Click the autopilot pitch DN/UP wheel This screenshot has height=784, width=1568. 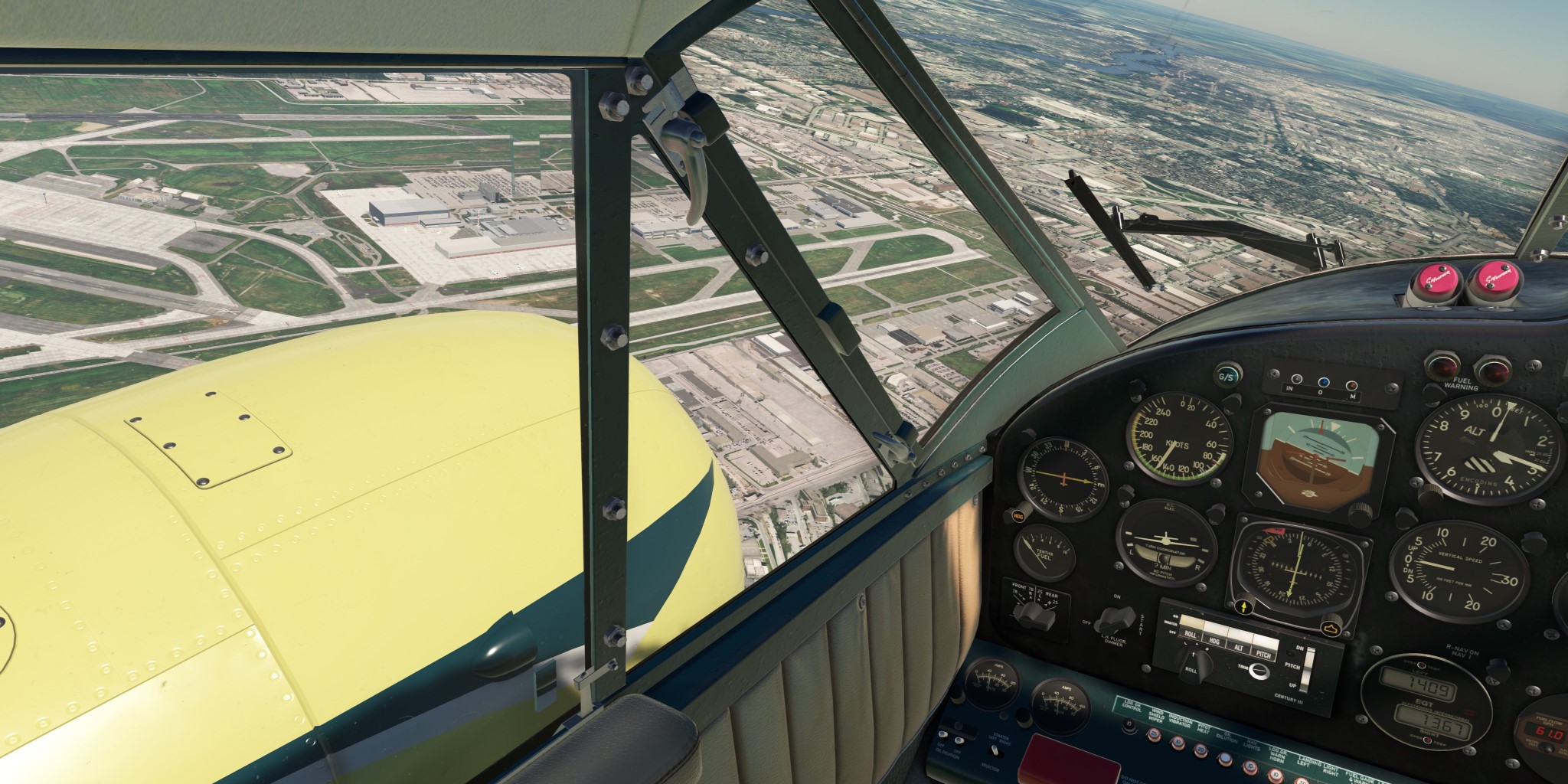coord(1308,668)
